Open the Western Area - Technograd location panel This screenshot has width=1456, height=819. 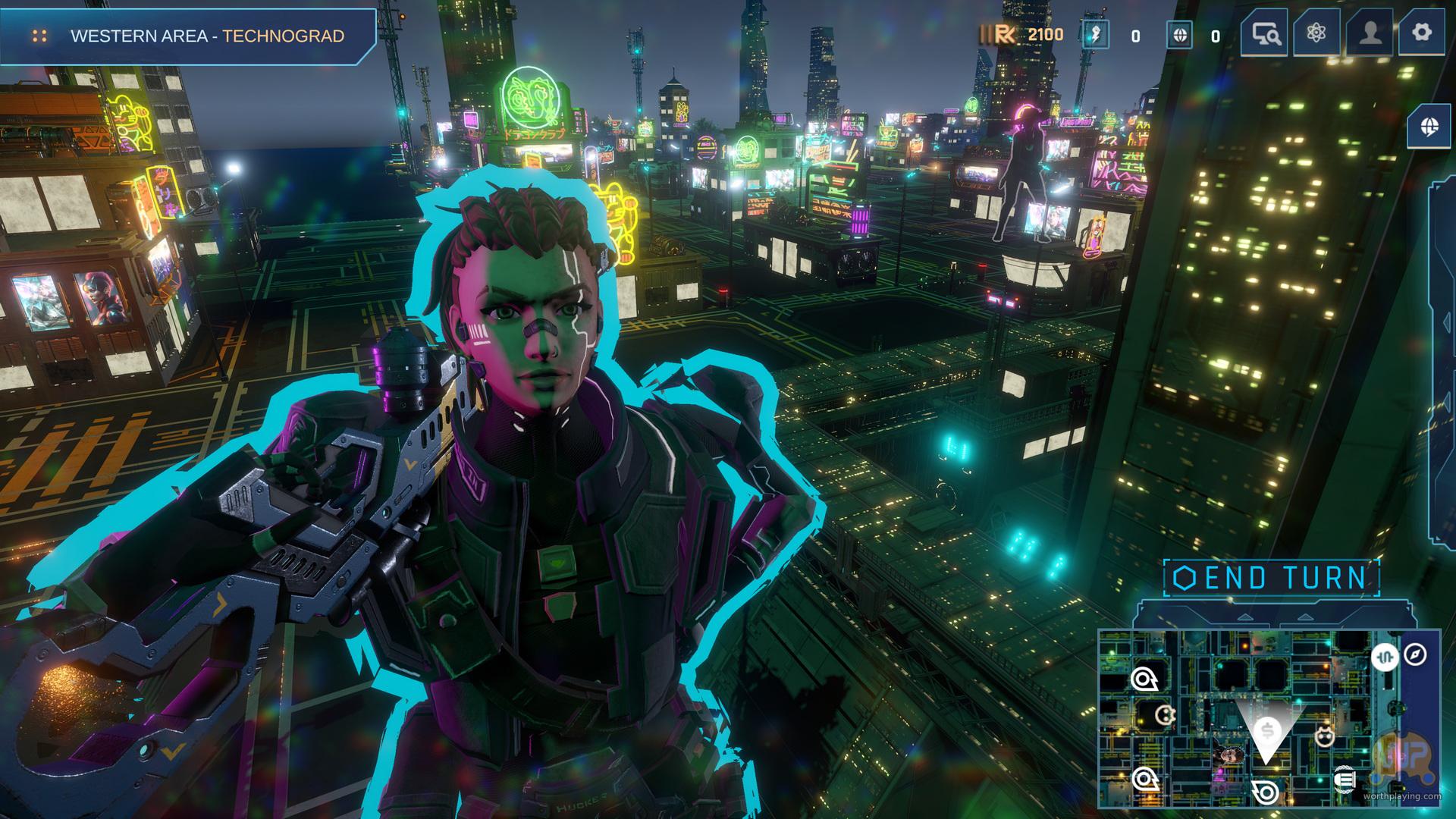point(188,36)
